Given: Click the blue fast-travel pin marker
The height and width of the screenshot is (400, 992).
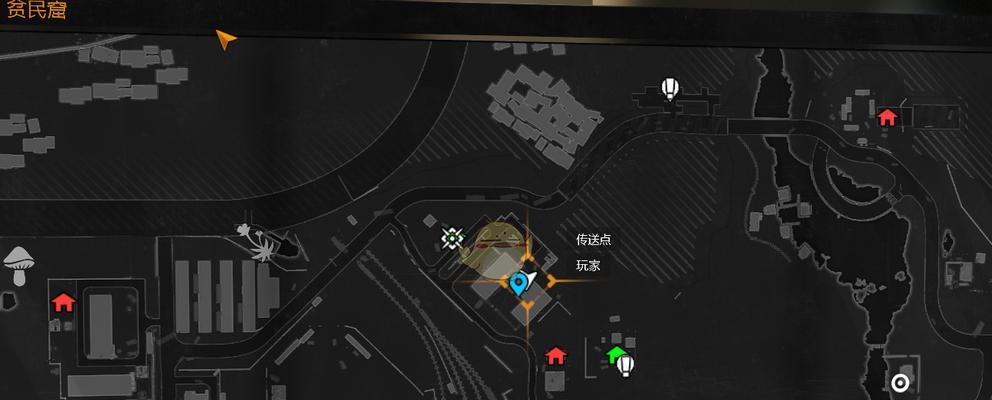Looking at the screenshot, I should coord(518,284).
